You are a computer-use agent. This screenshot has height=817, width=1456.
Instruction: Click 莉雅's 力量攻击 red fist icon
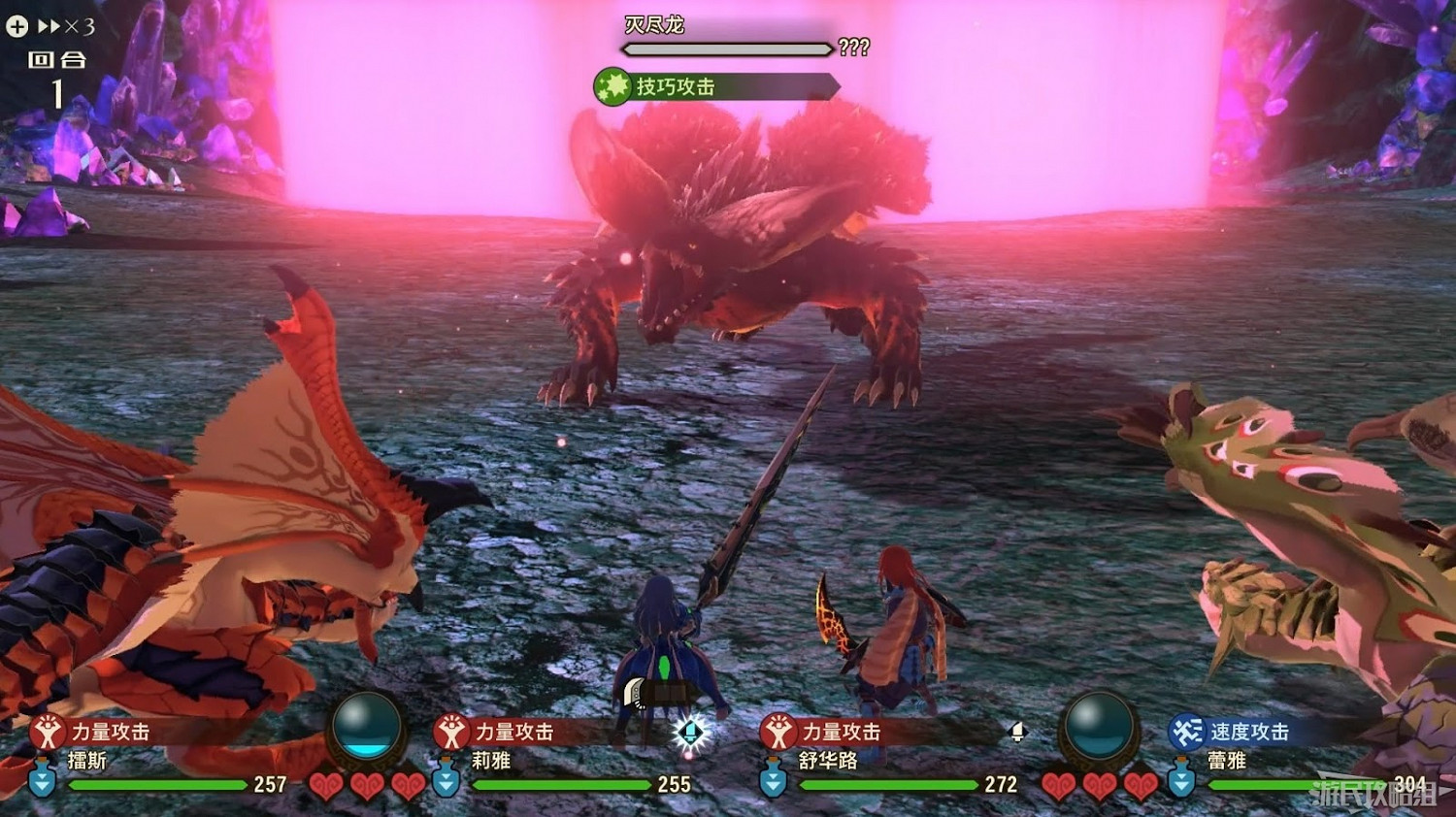(x=451, y=734)
